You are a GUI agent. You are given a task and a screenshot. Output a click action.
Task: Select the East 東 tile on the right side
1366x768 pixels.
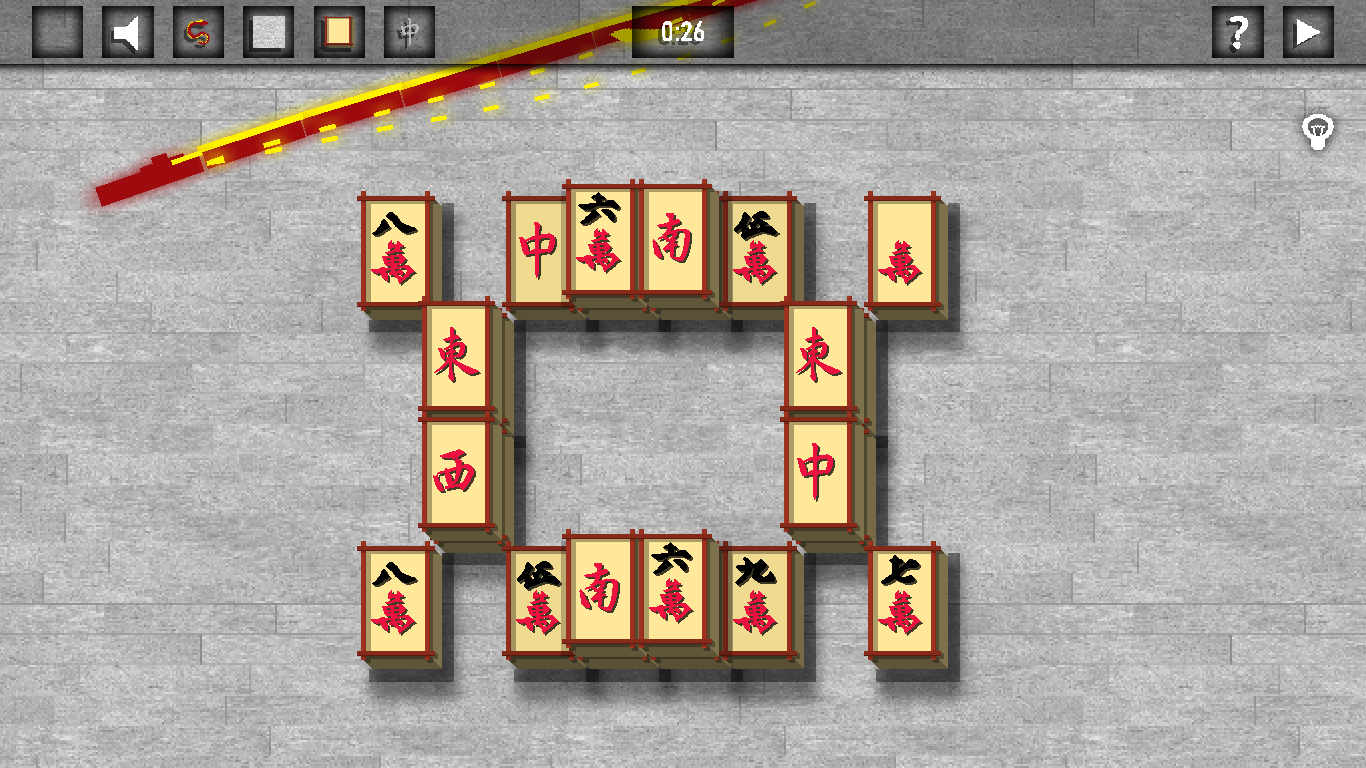coord(820,355)
